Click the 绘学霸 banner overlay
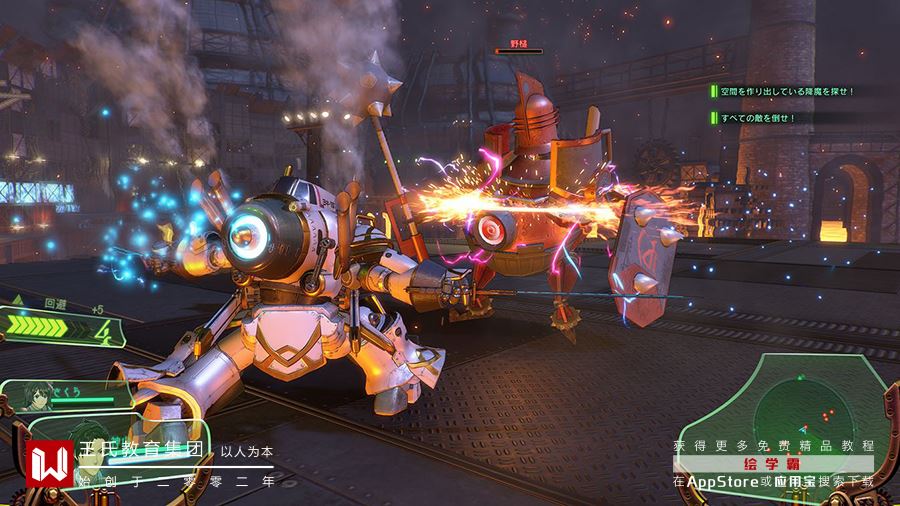 (x=773, y=464)
